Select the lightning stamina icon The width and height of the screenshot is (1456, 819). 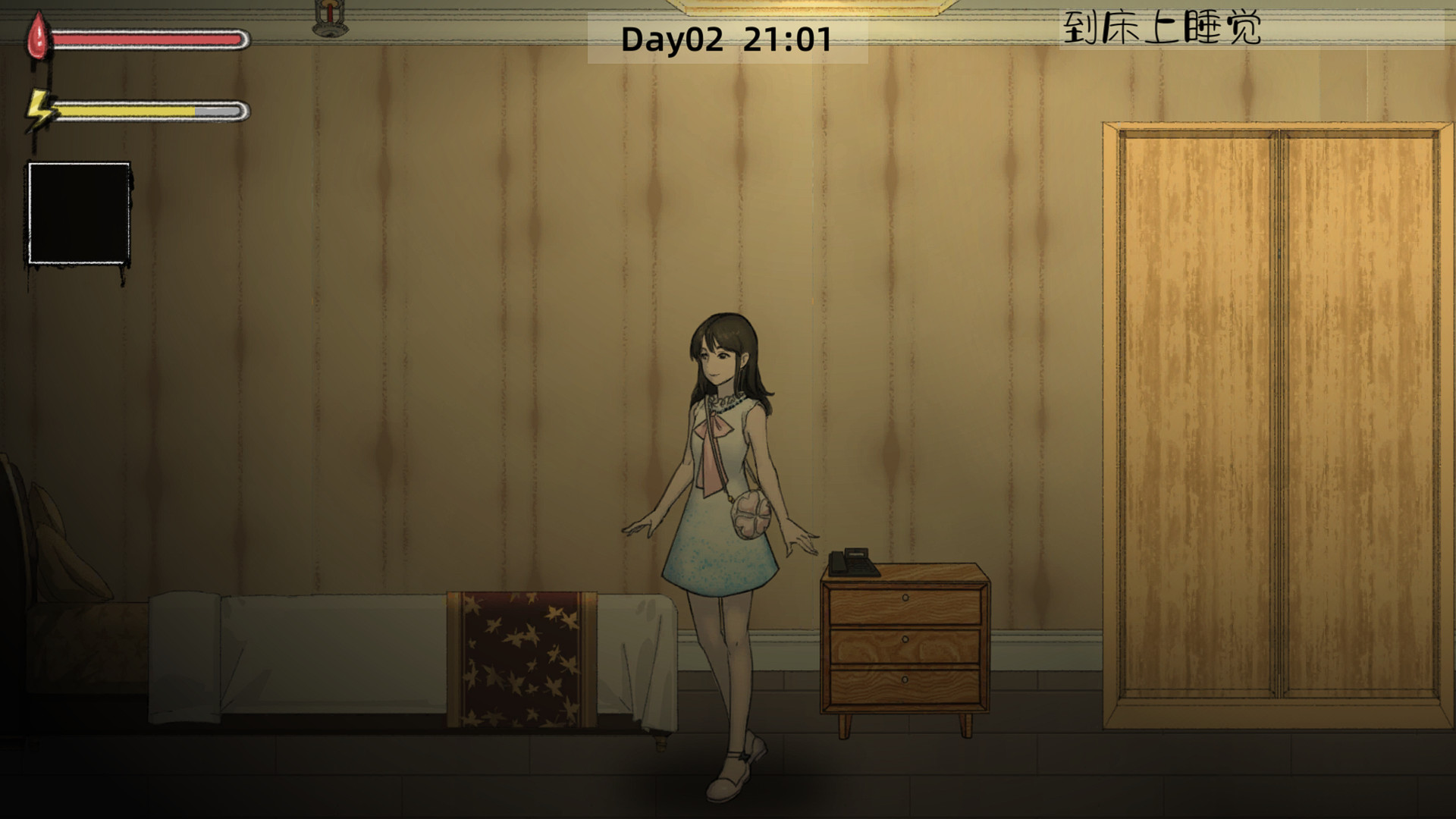pos(38,110)
